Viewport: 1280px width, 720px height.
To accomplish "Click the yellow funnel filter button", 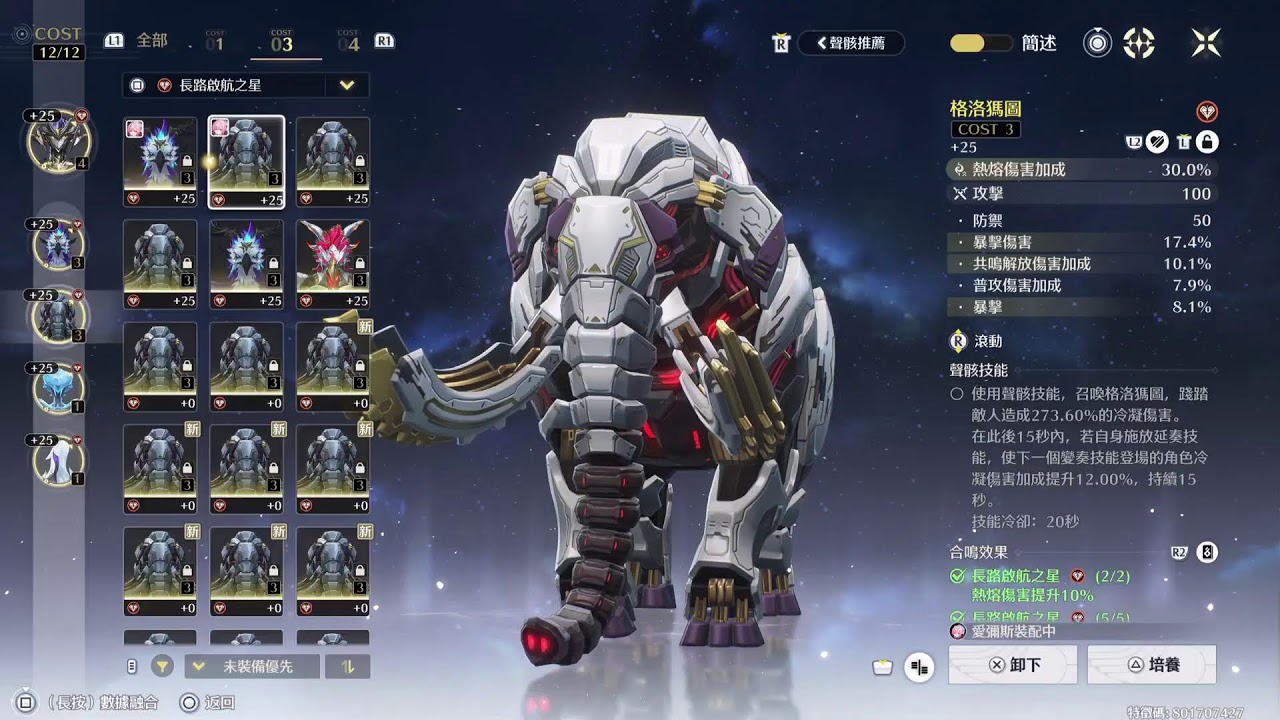I will coord(162,666).
